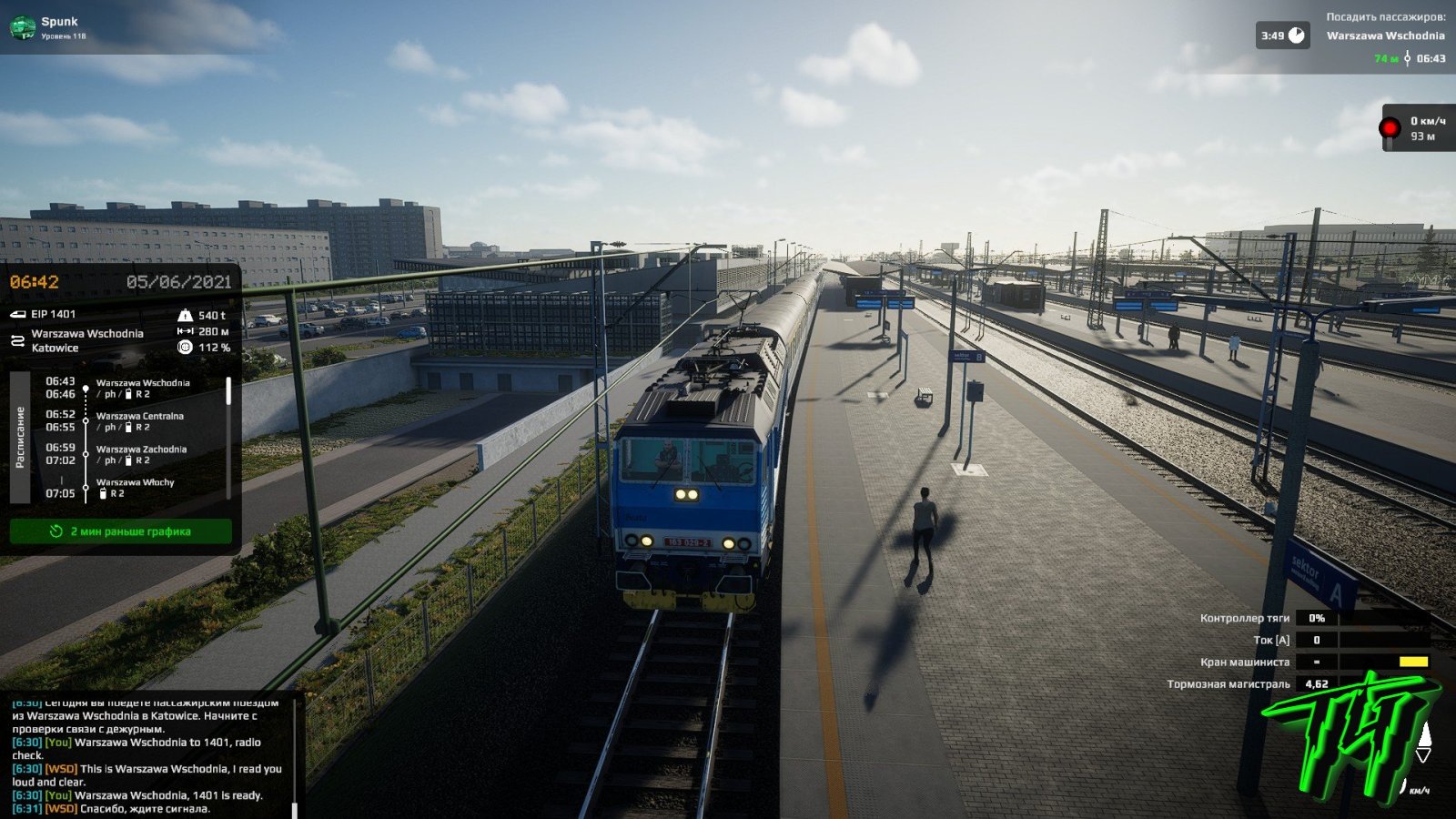1456x819 pixels.
Task: Select the Warszawa Centralna timetable stop
Action: pos(139,416)
